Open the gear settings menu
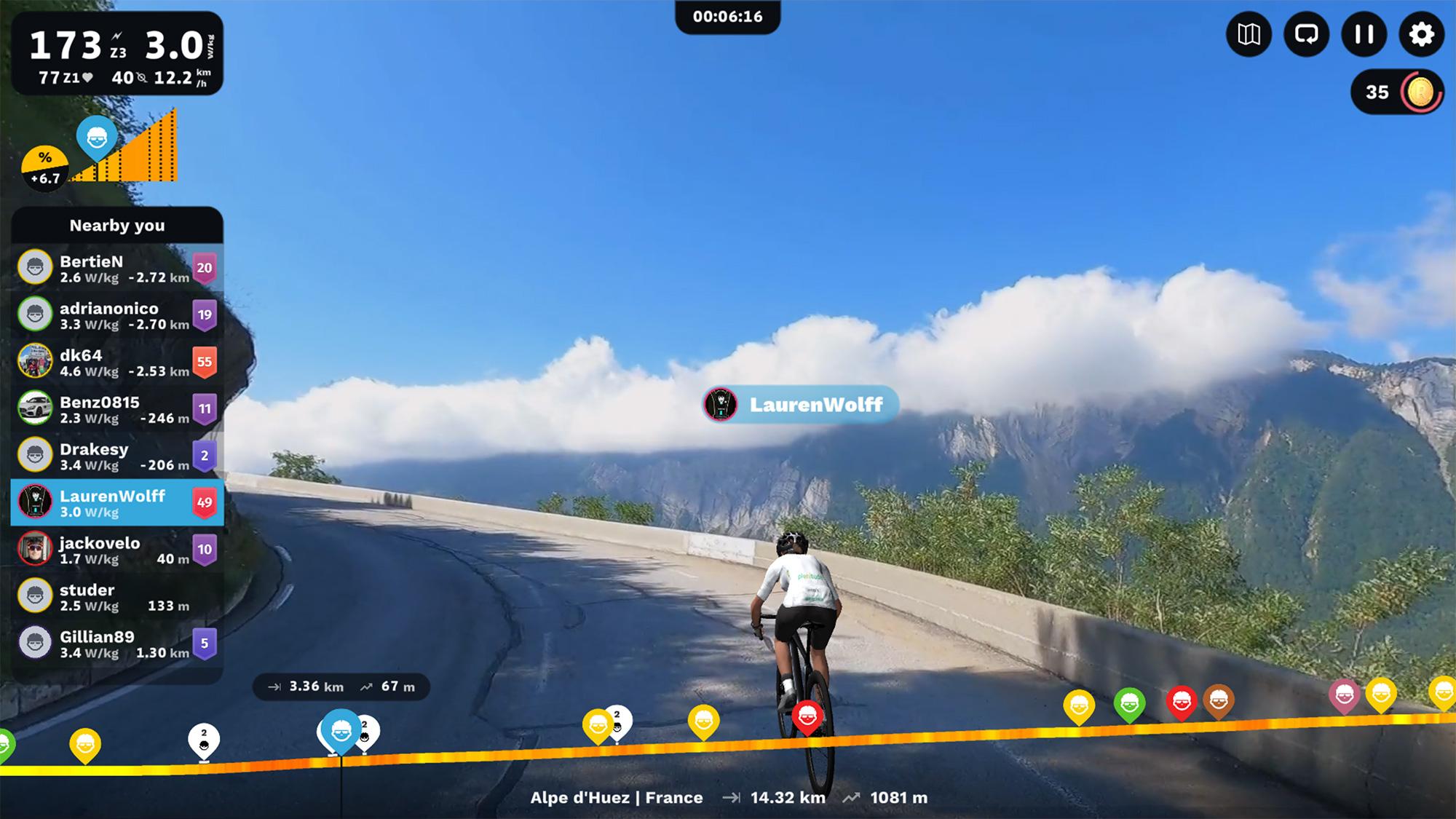1456x819 pixels. coord(1421,34)
